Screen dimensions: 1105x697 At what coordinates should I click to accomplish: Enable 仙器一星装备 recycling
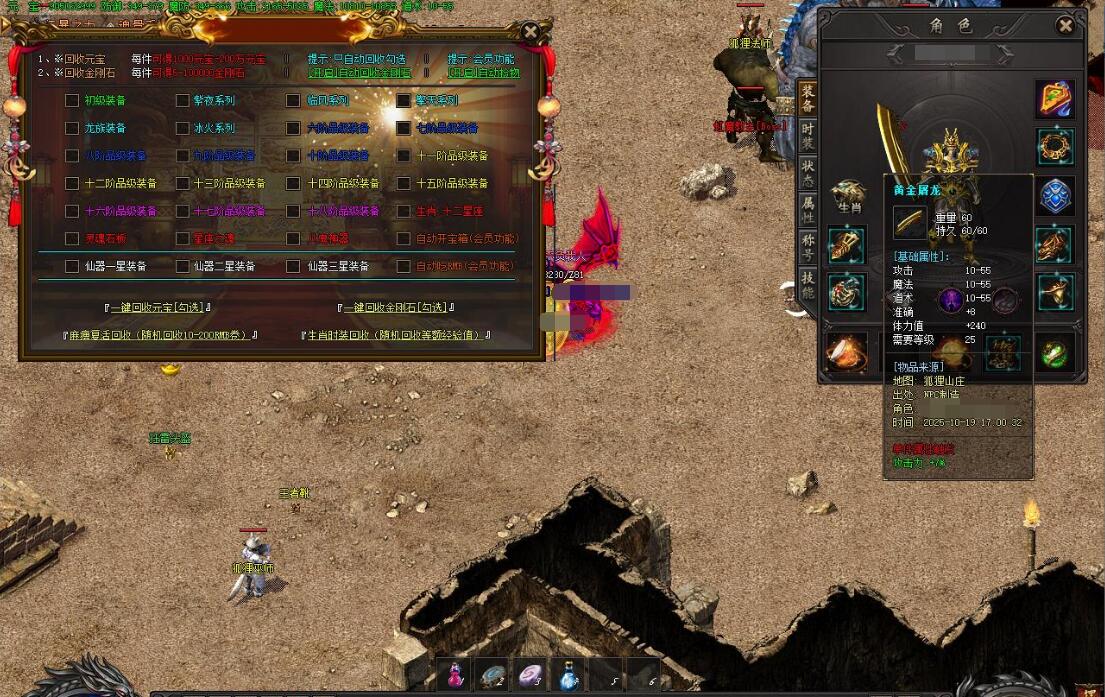[72, 266]
